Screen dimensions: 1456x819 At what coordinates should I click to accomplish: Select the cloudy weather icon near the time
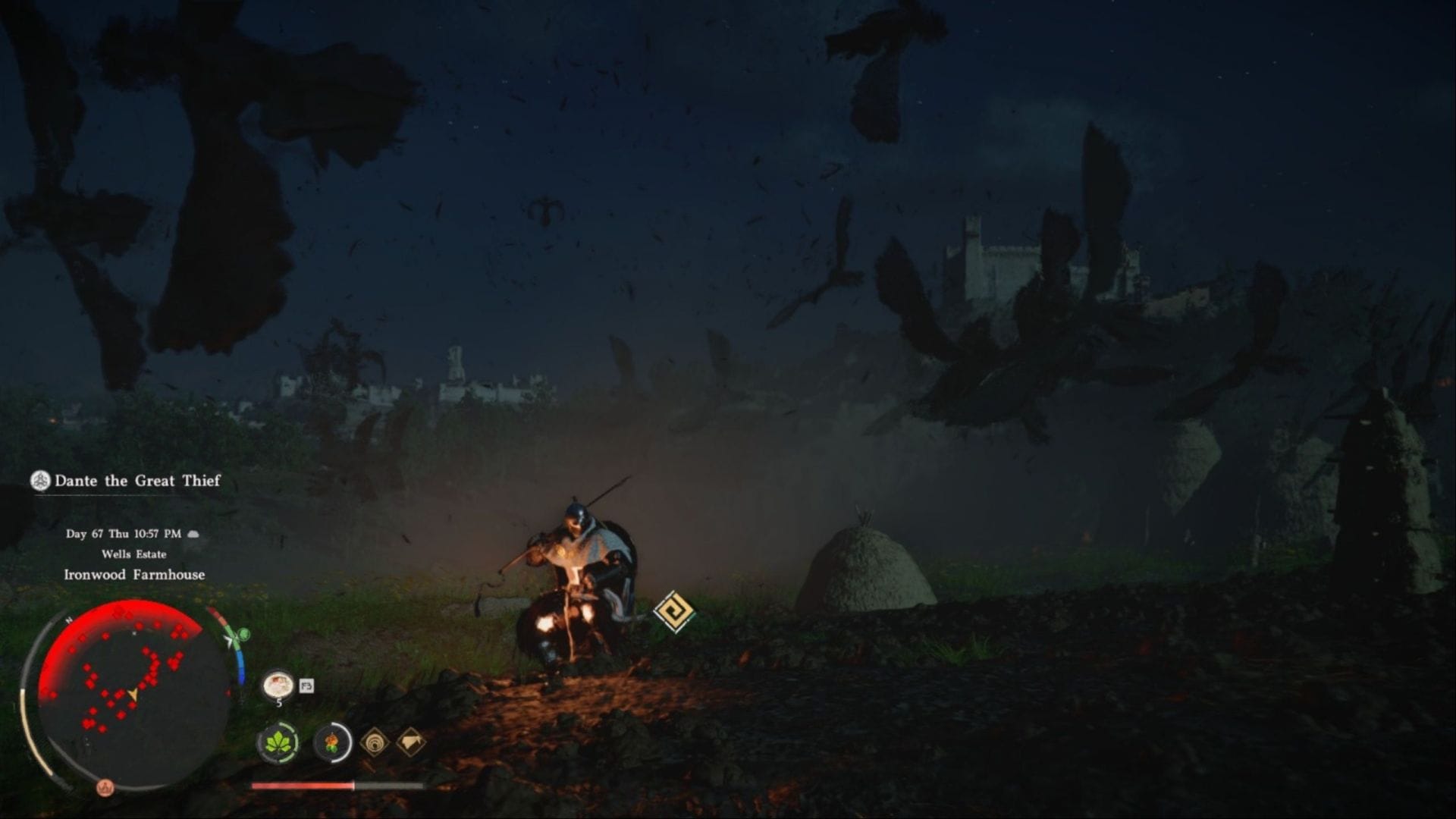(x=195, y=534)
